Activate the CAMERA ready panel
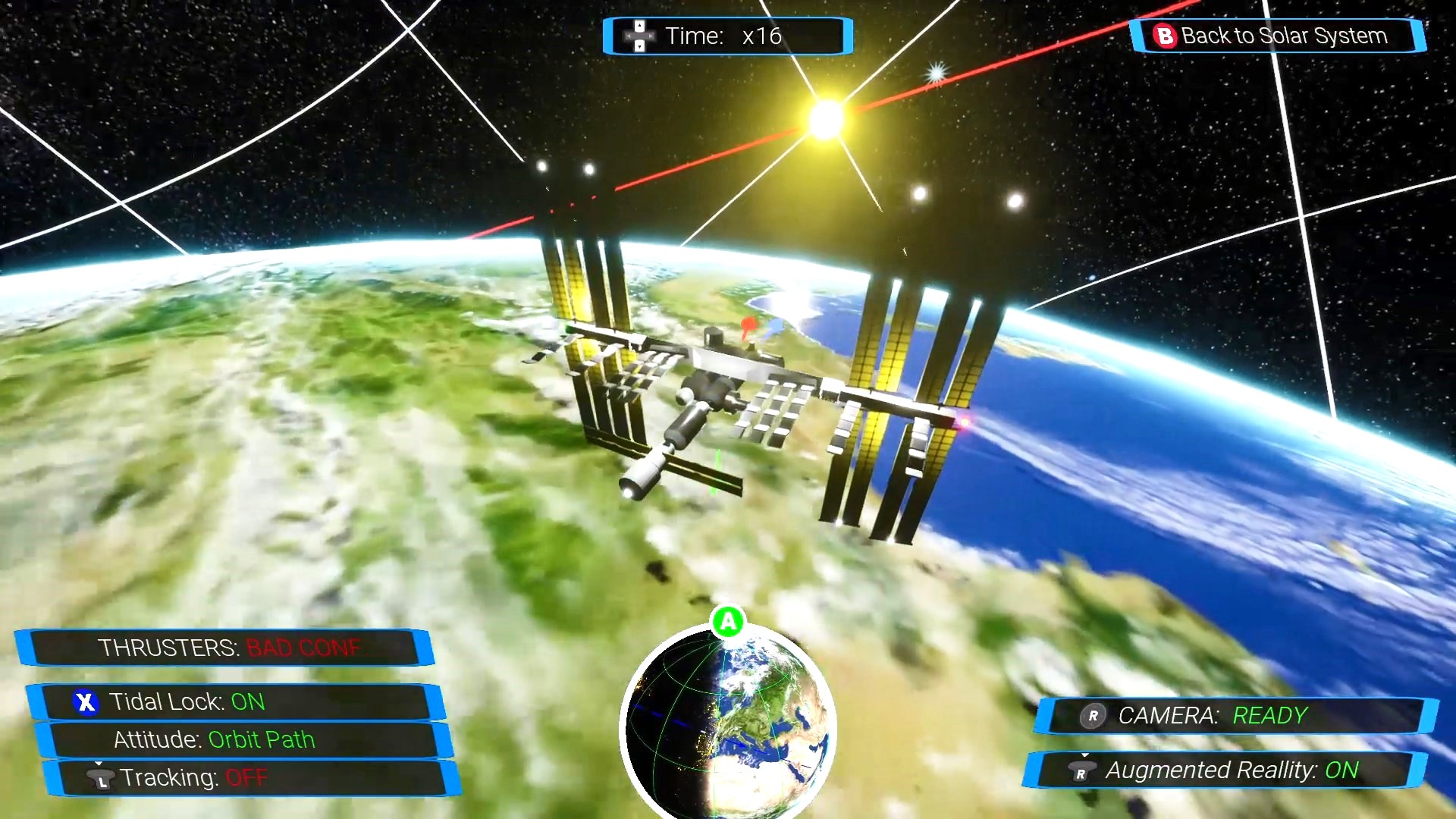Viewport: 1456px width, 819px height. [1236, 716]
